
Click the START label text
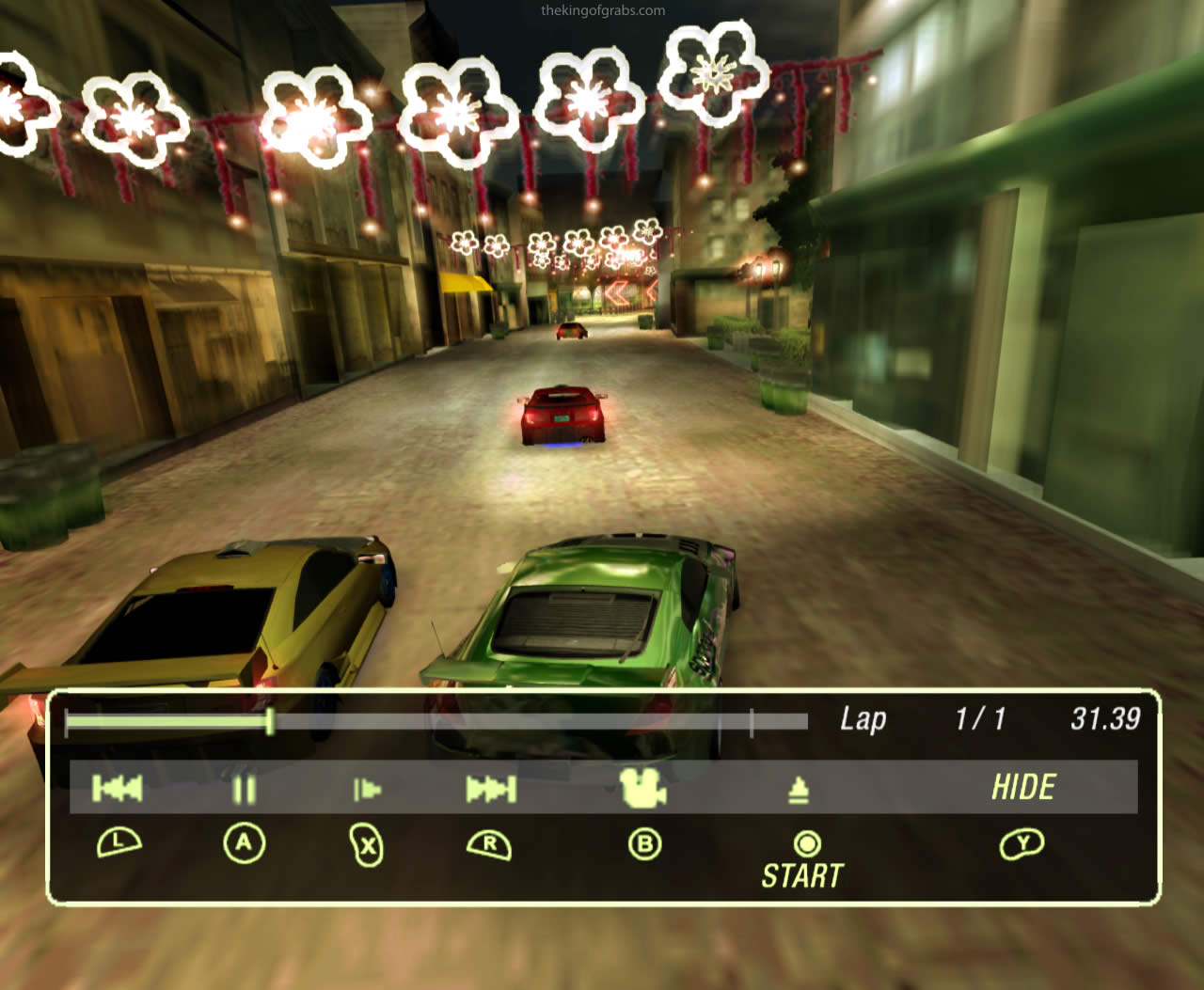pos(801,874)
